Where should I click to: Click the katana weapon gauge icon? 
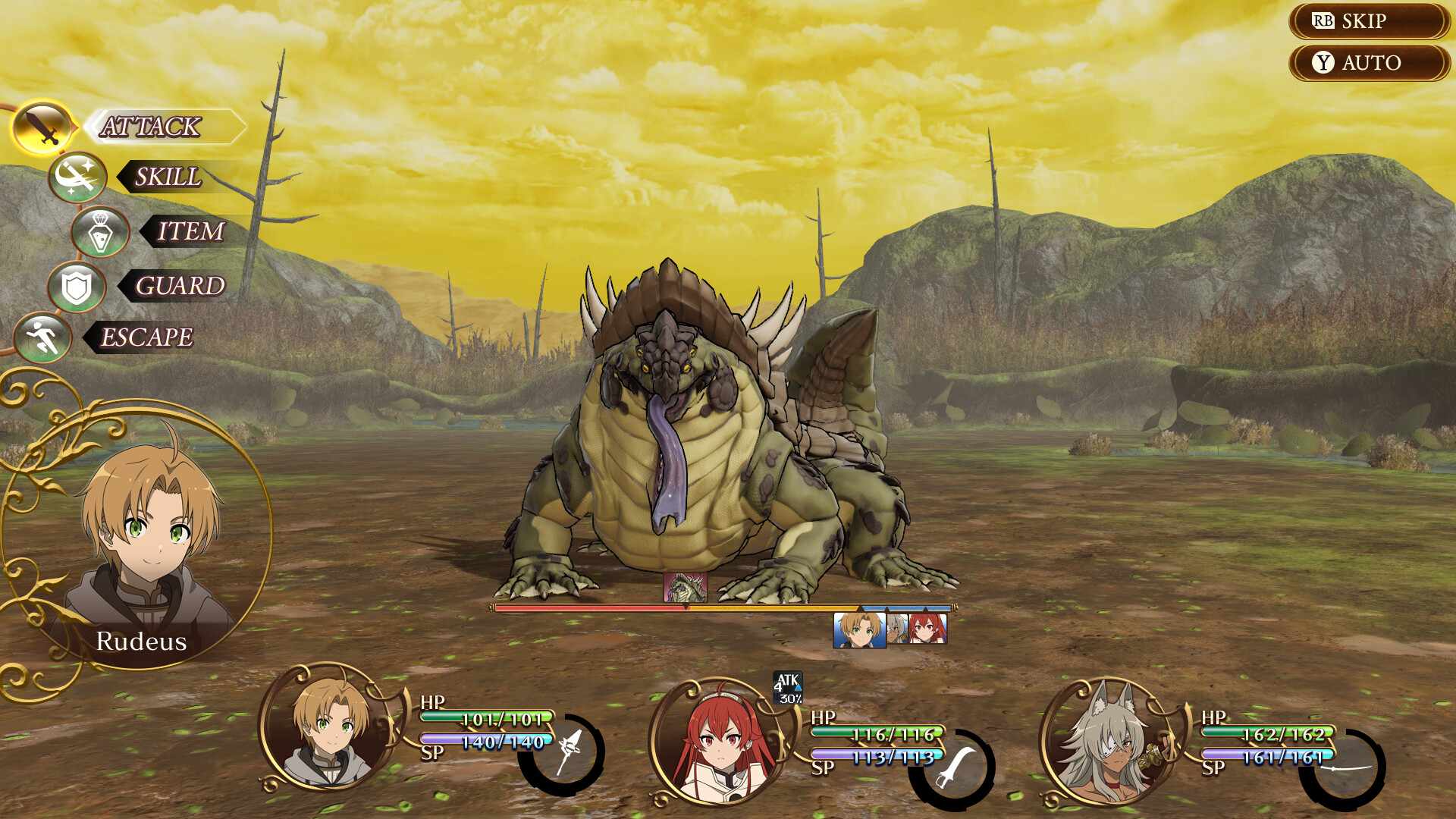point(1346,769)
